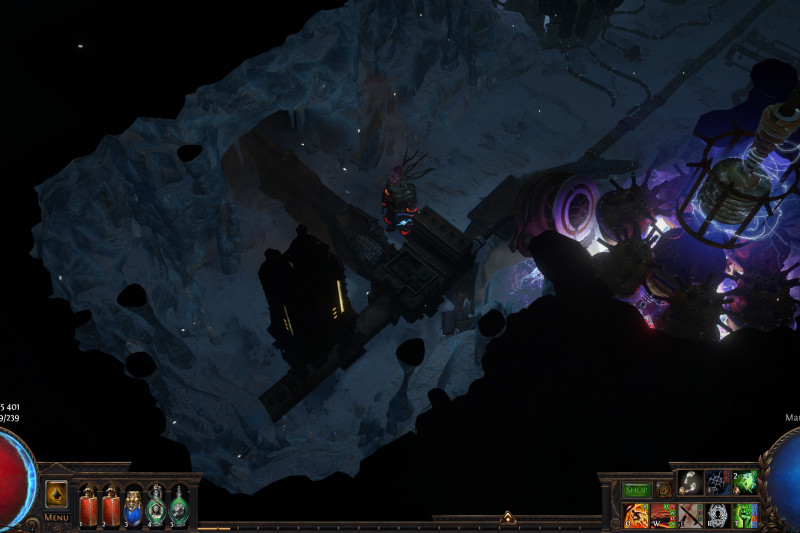Use the fifth green utility flask
Screen dimensions: 800x533
click(x=178, y=506)
